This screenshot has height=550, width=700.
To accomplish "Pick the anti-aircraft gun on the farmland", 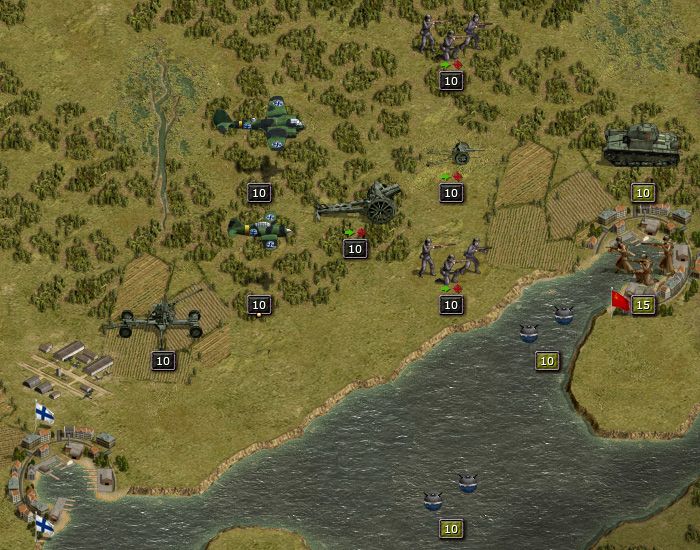I will point(154,322).
